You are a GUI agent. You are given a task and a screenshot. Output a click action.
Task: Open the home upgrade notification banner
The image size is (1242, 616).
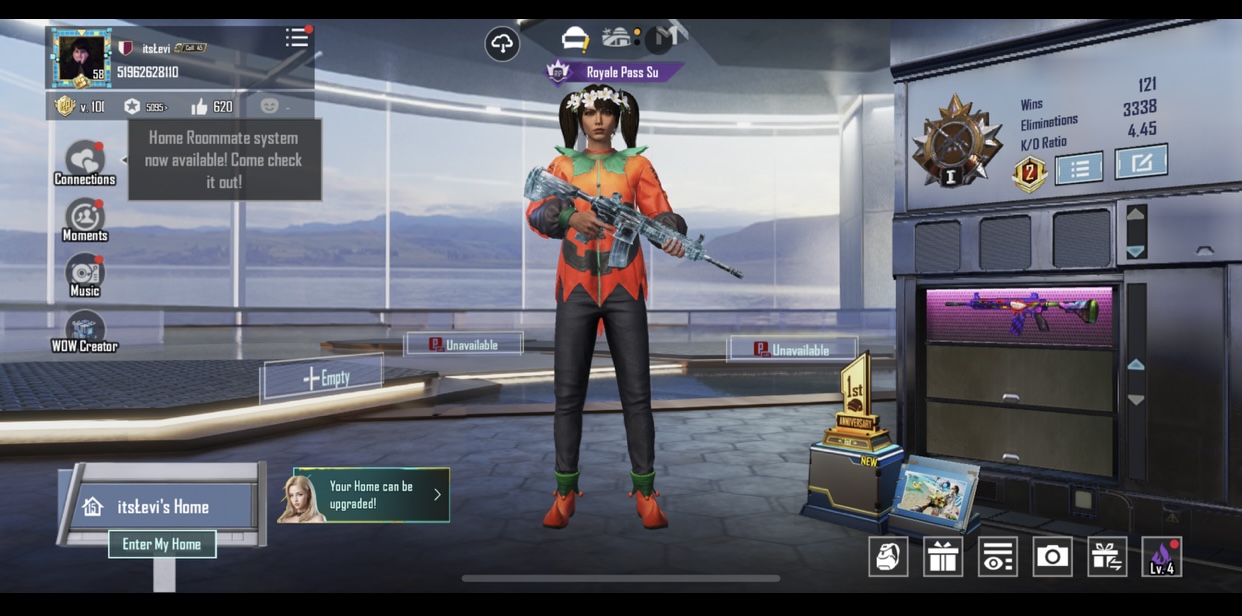pos(370,495)
